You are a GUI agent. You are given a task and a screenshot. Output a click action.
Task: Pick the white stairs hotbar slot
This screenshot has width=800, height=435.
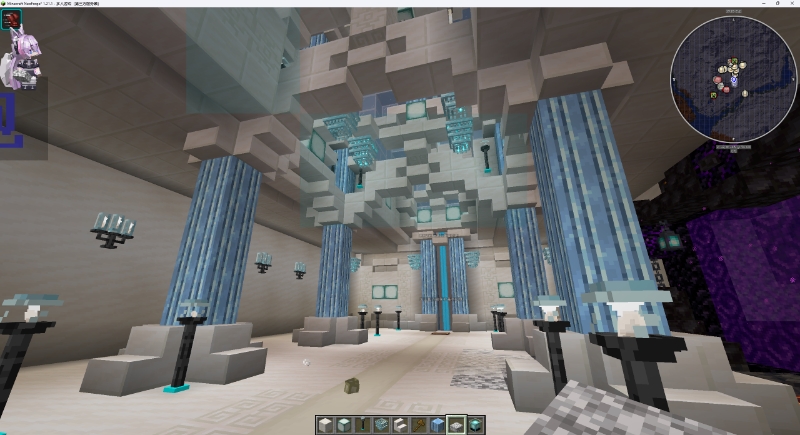400,425
